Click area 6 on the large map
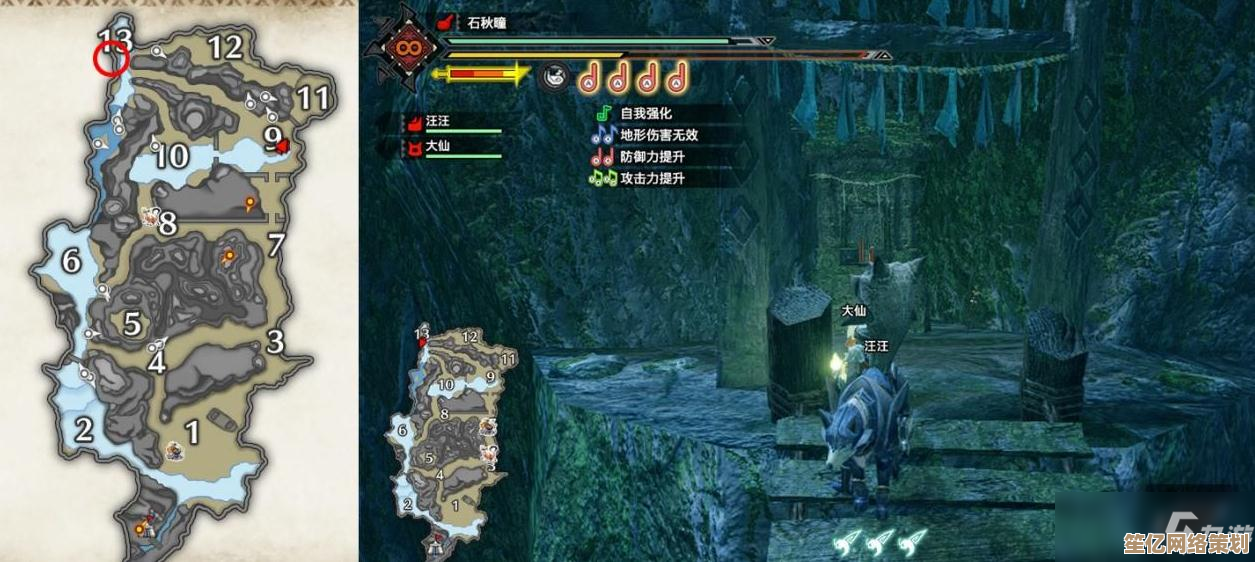The height and width of the screenshot is (562, 1255). pyautogui.click(x=71, y=261)
